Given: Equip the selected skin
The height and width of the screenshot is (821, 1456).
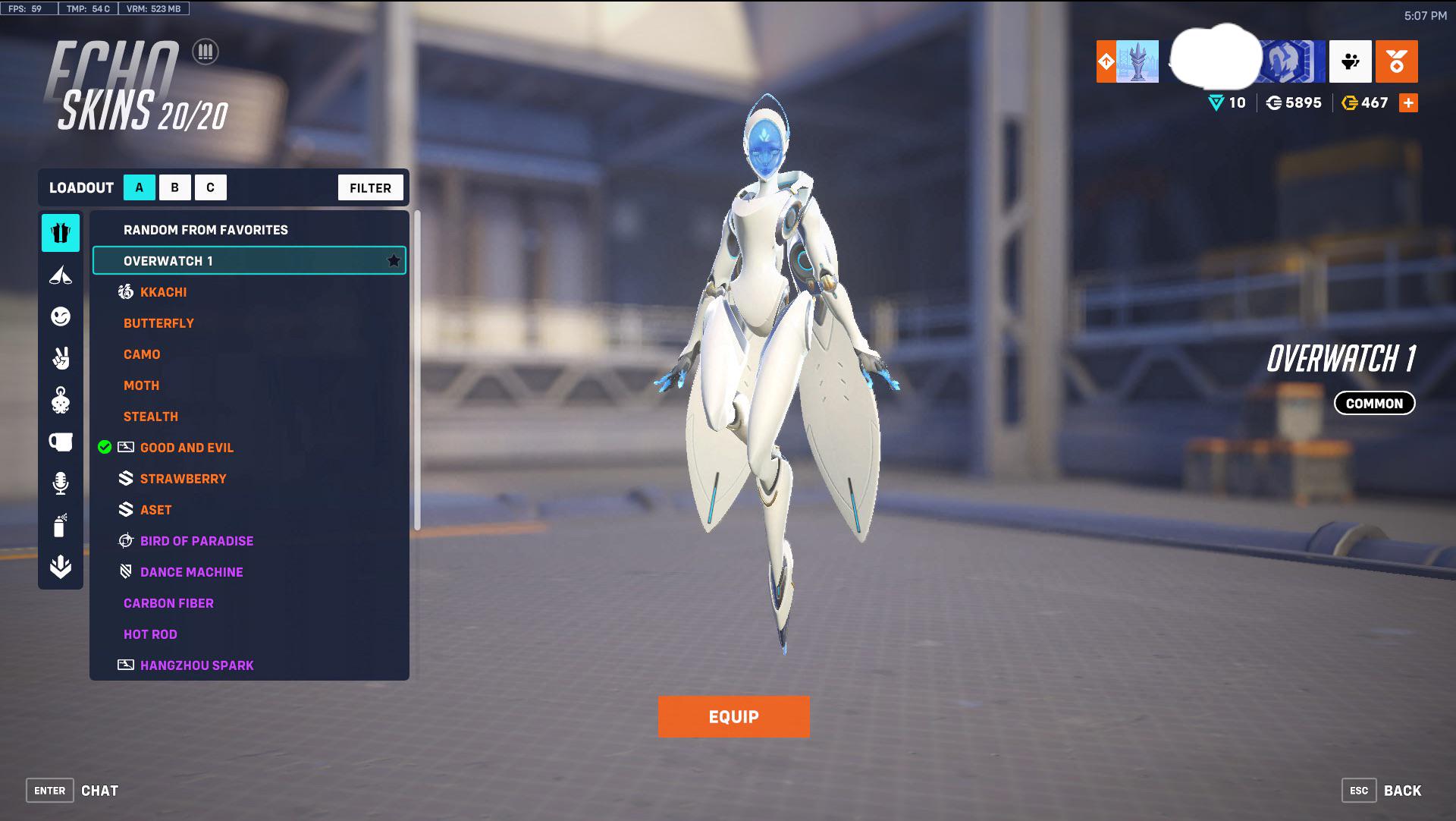Looking at the screenshot, I should pos(733,716).
